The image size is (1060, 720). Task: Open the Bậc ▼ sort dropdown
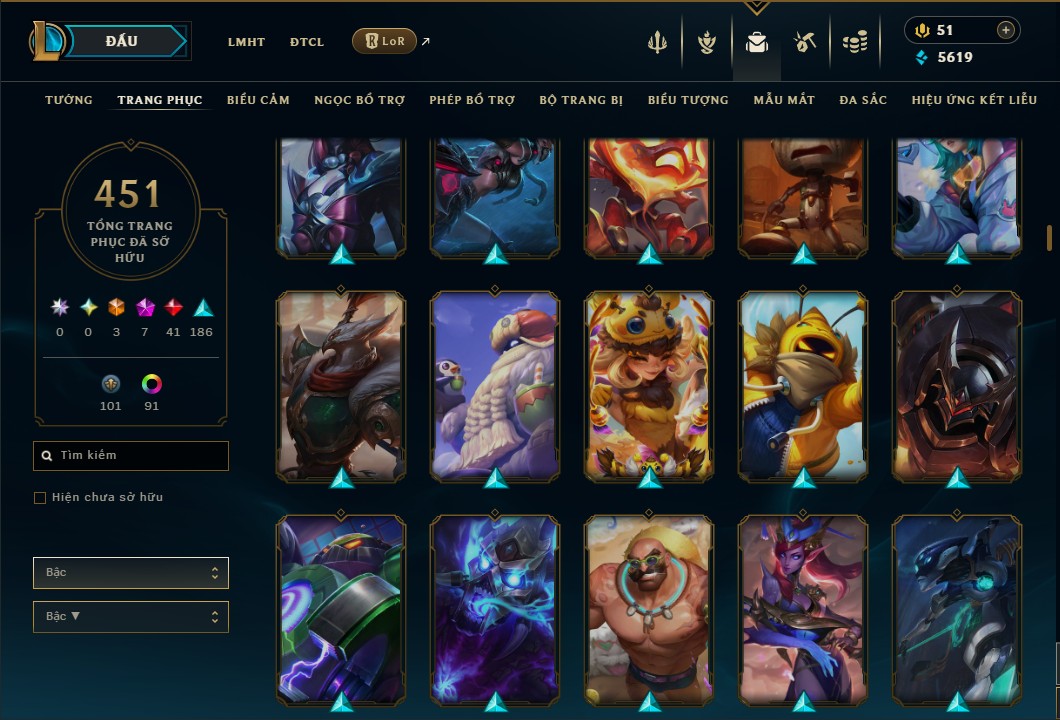[x=131, y=617]
